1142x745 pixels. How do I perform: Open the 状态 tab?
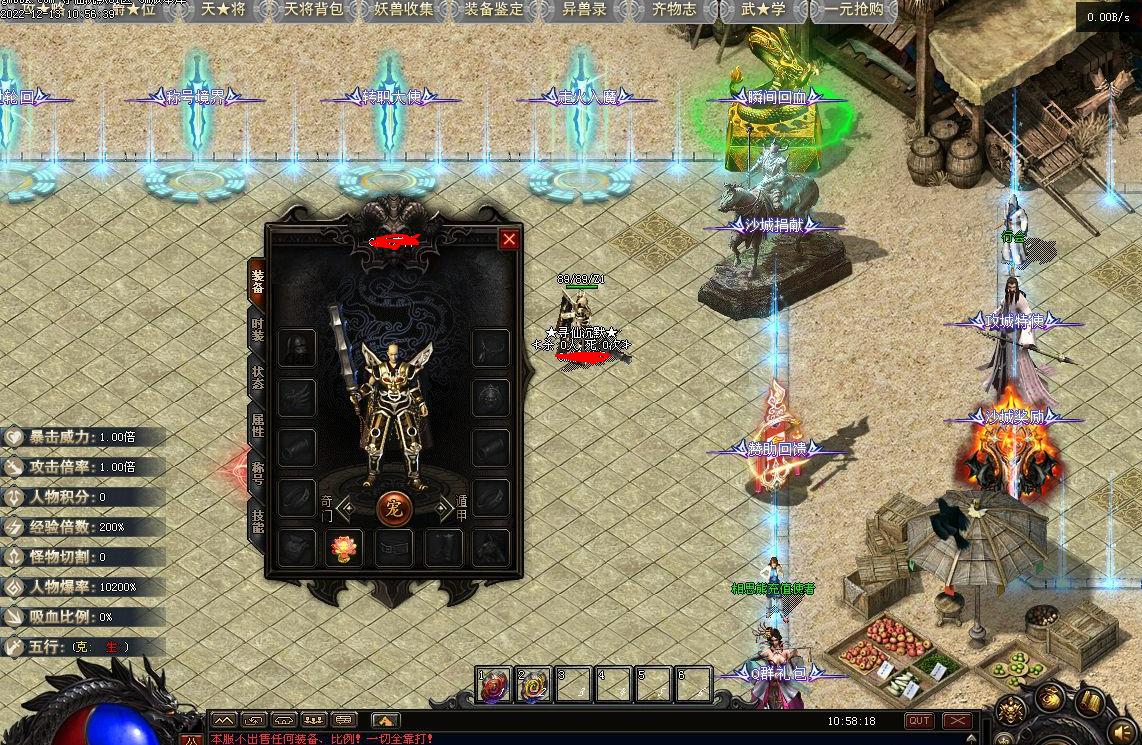click(257, 378)
